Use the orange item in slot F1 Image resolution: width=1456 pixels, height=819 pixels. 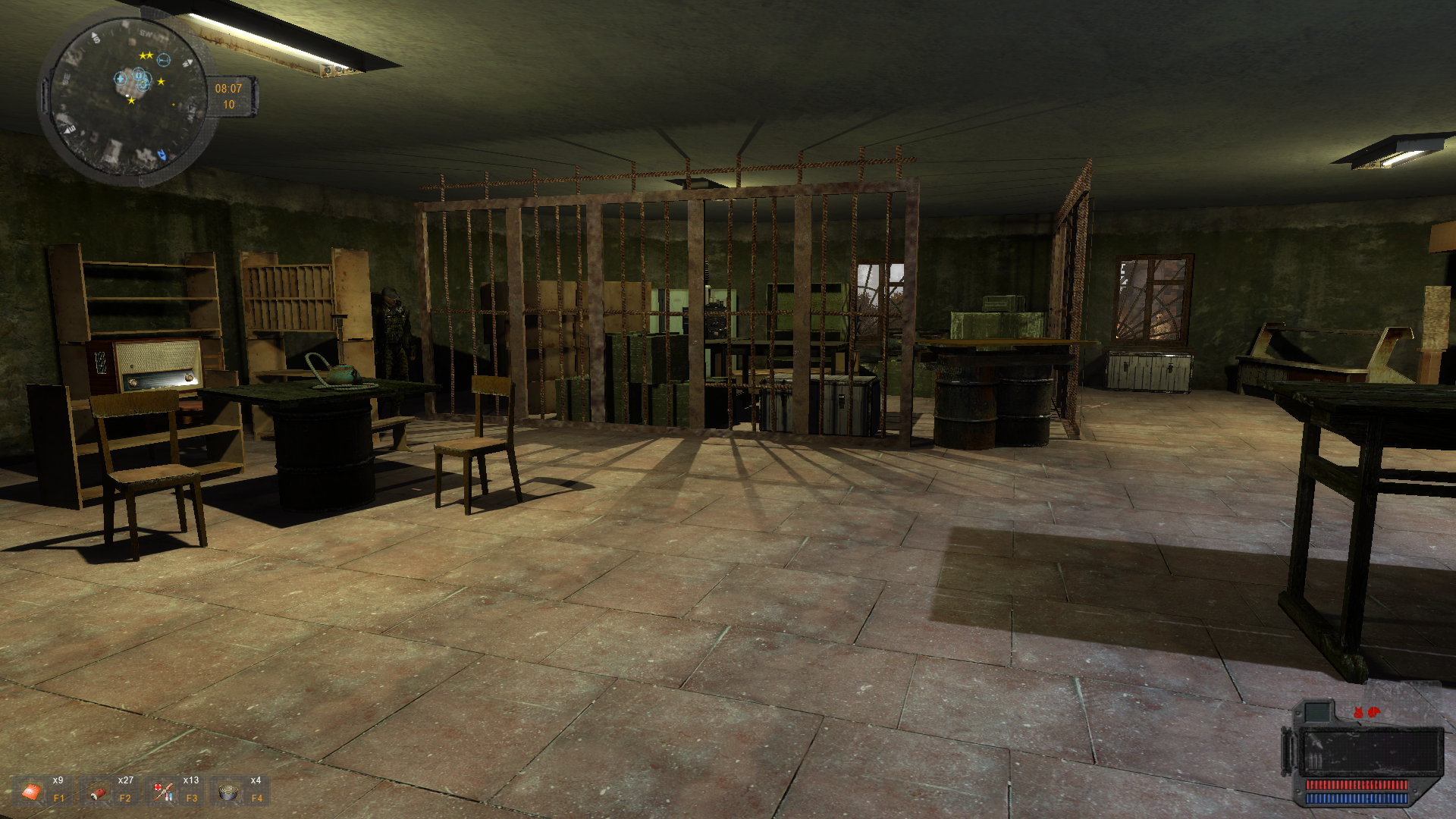click(x=32, y=792)
